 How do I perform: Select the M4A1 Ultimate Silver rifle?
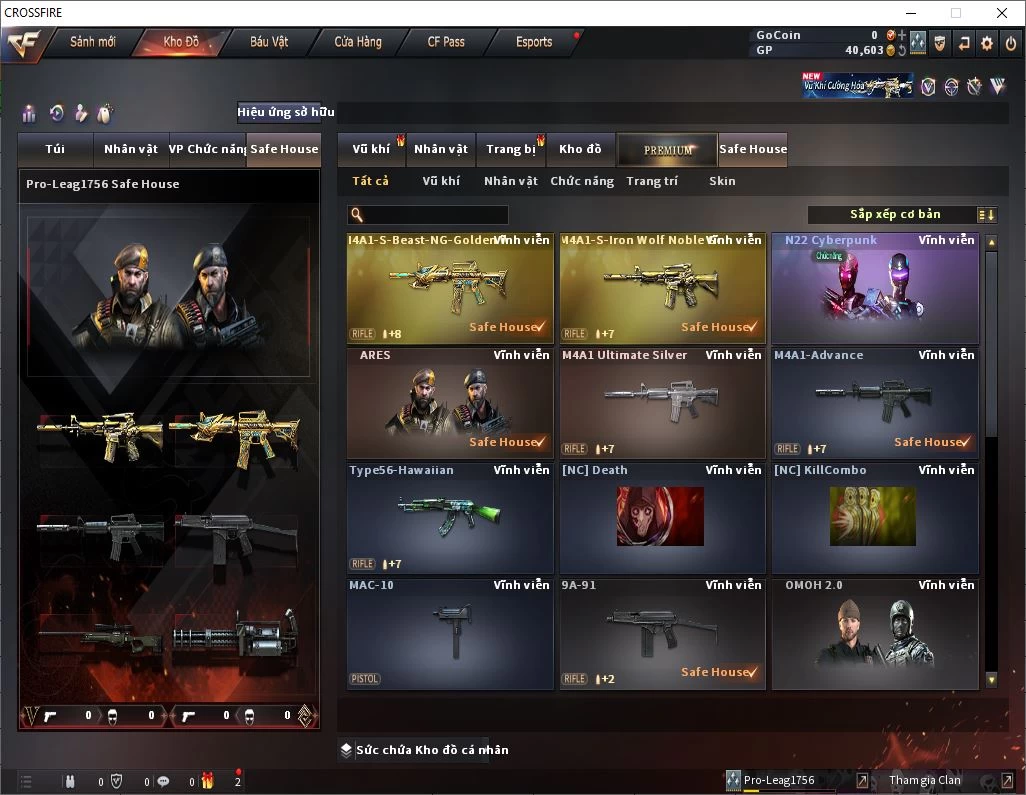click(x=662, y=403)
